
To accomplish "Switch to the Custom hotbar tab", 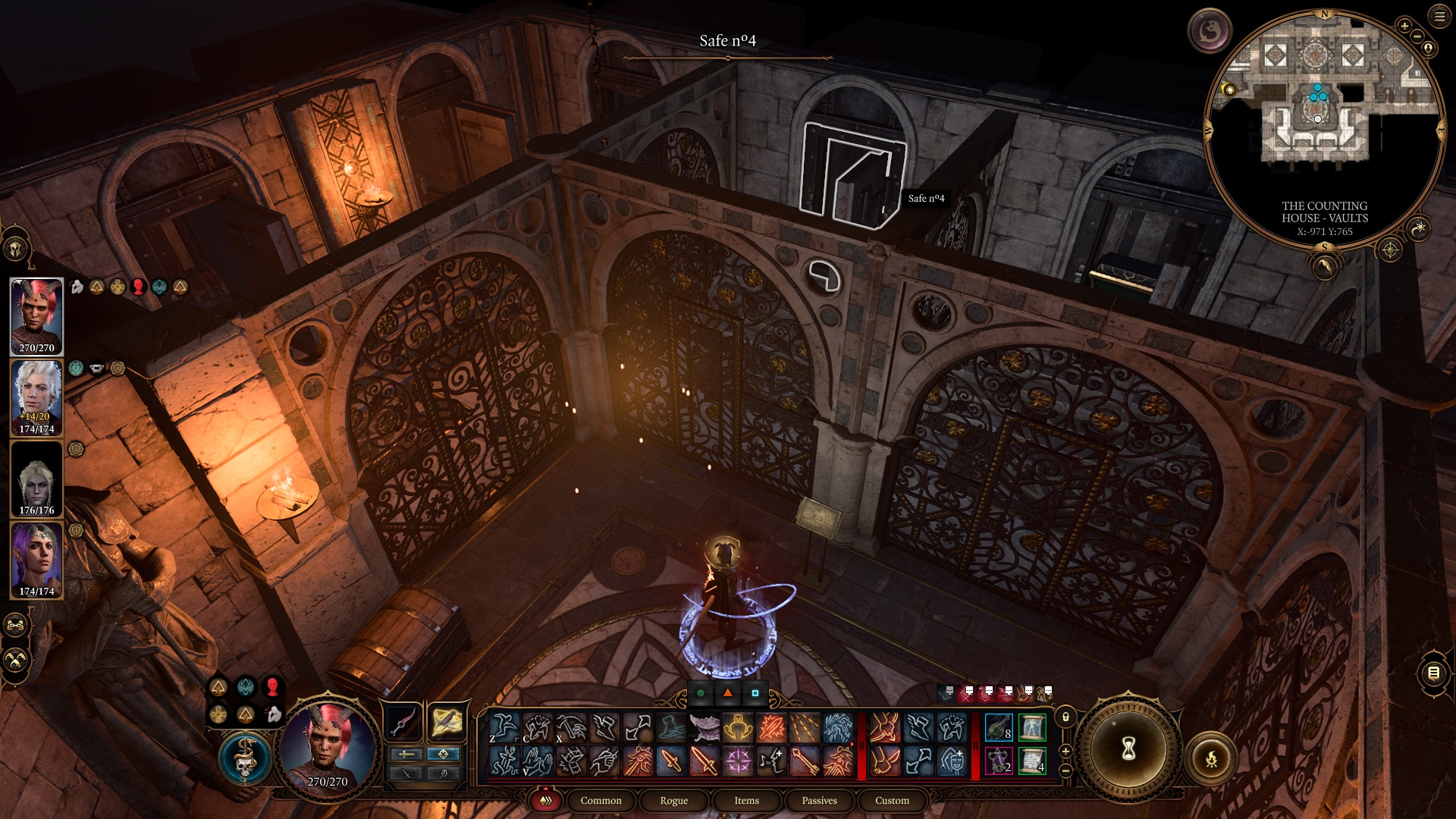I will (892, 800).
